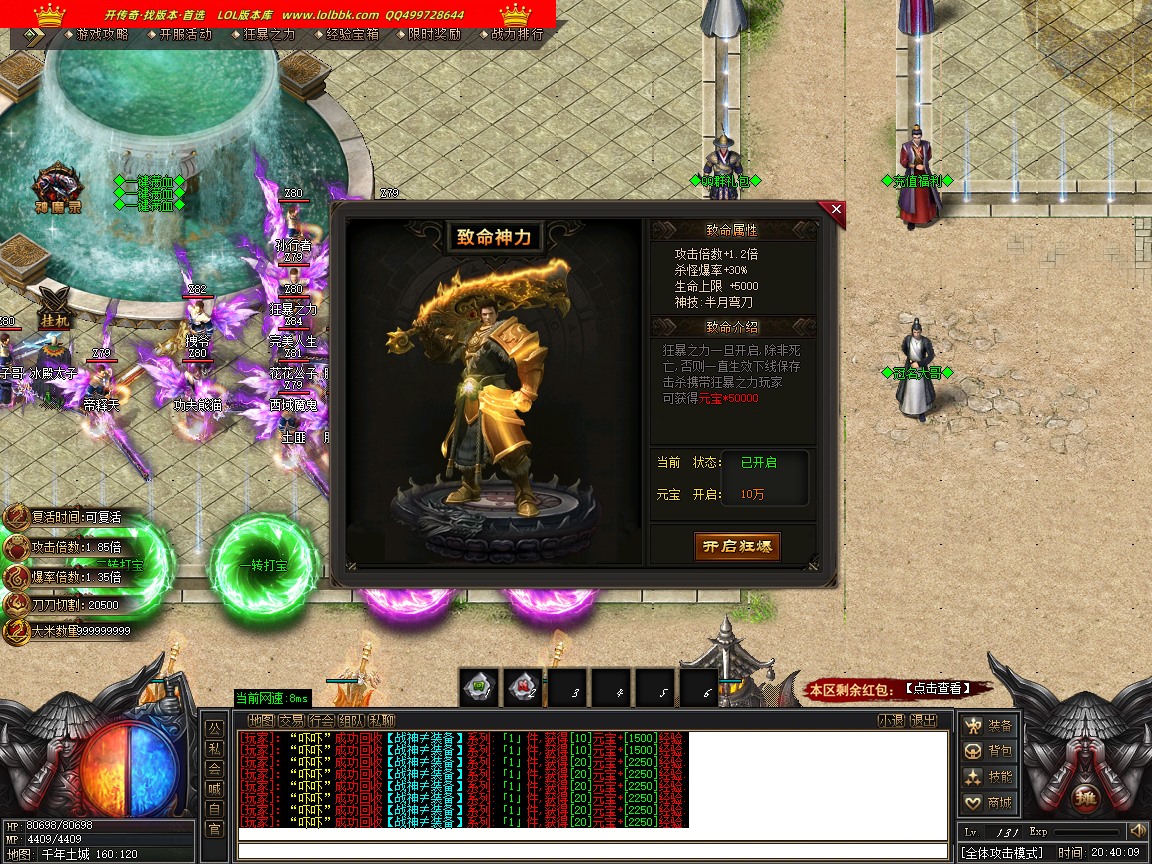This screenshot has height=864, width=1152.
Task: Toggle the sound speaker icon
Action: [1137, 831]
